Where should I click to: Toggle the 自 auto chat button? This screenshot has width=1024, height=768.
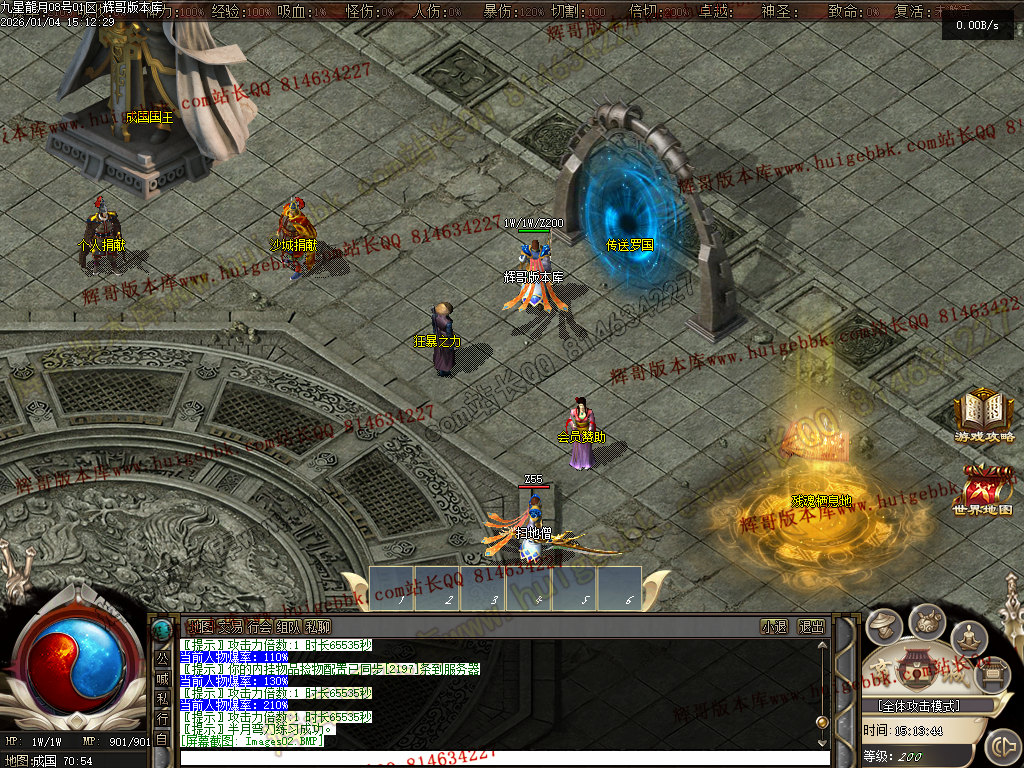162,739
